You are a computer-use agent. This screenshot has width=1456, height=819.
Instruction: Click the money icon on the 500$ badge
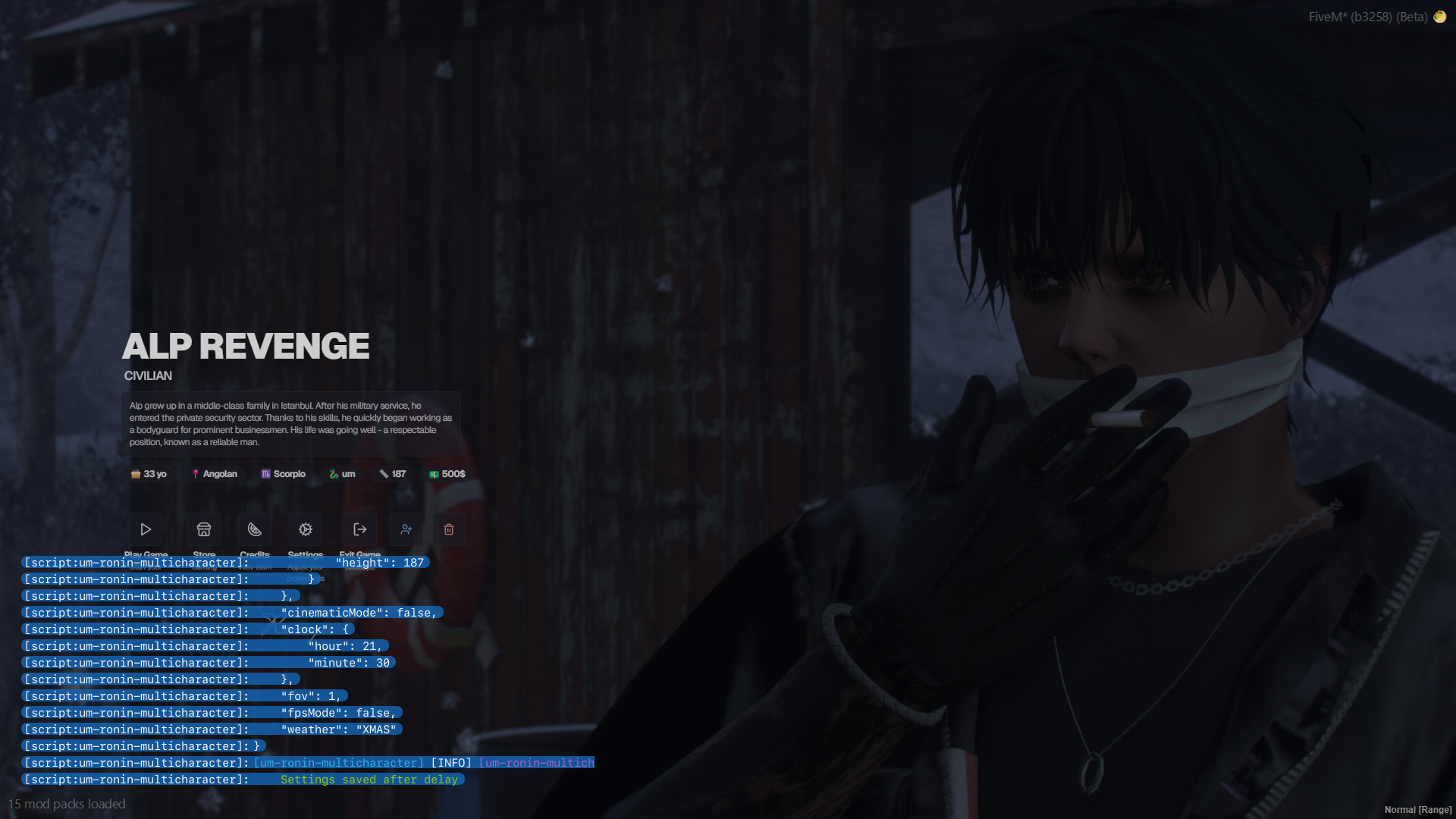point(432,473)
